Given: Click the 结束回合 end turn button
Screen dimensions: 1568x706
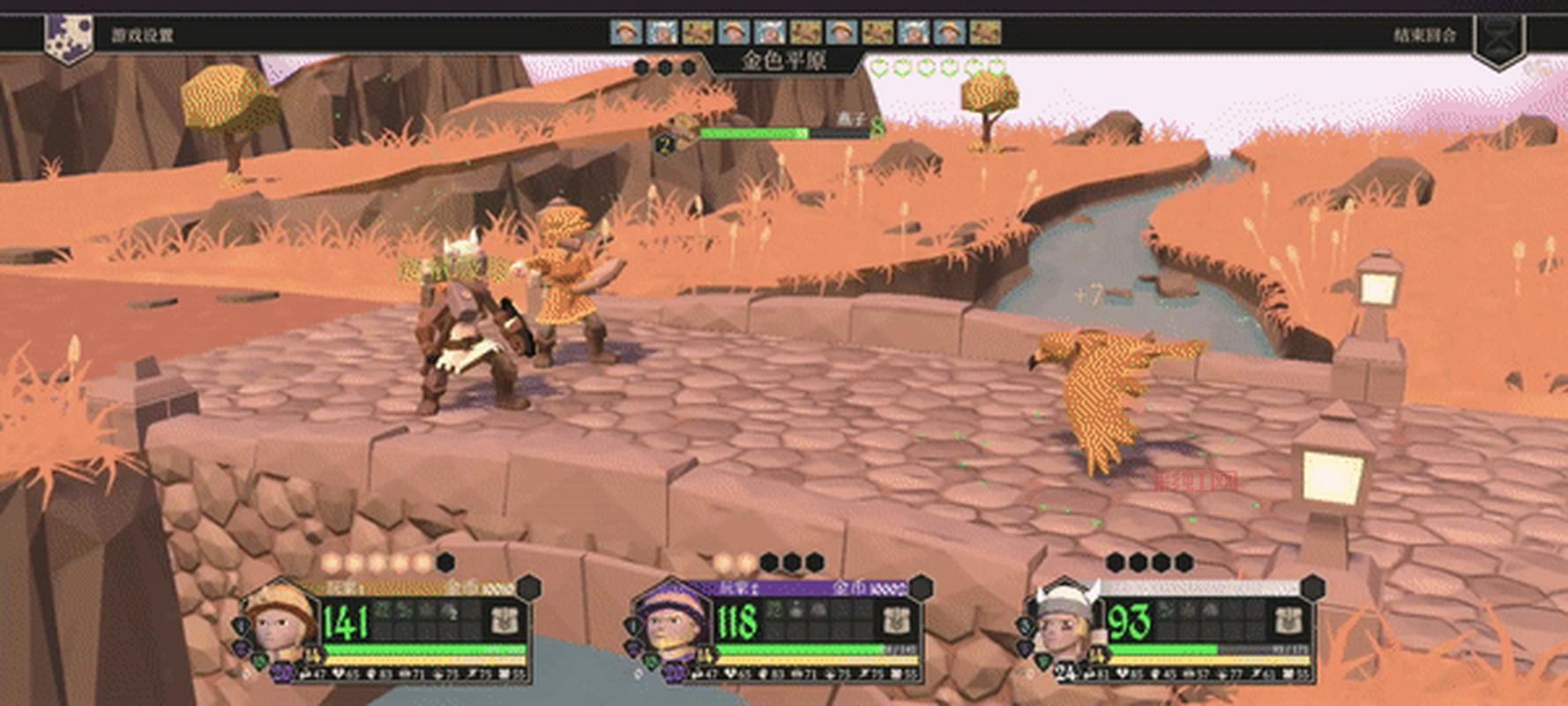Looking at the screenshot, I should point(1424,35).
